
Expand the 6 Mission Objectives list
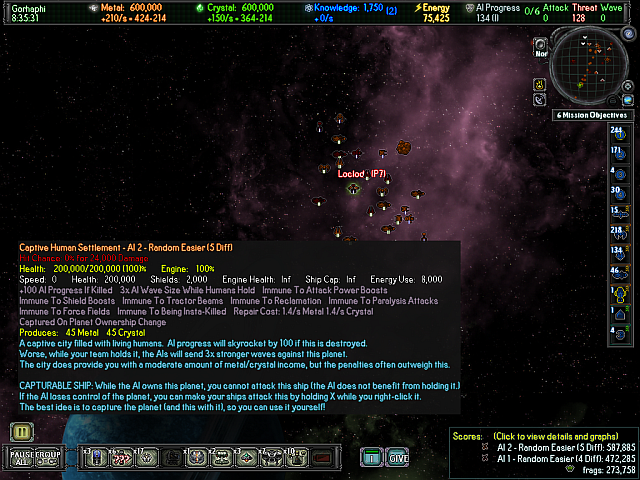pos(595,115)
